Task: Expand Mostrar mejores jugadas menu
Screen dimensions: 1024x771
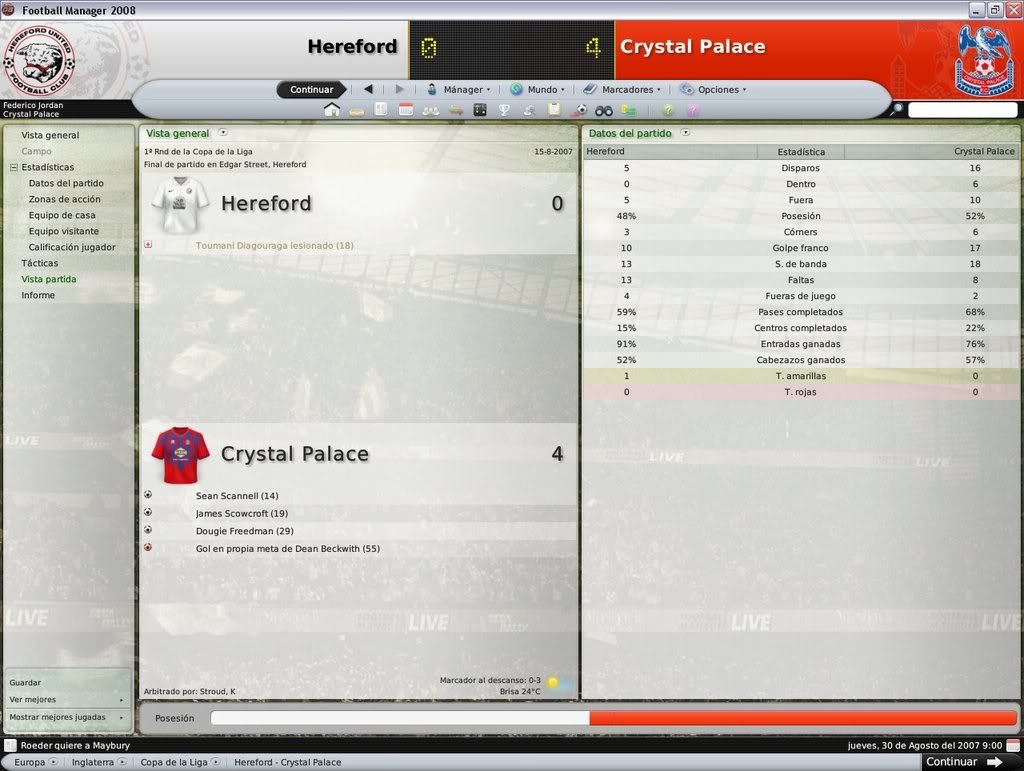Action: coord(67,717)
